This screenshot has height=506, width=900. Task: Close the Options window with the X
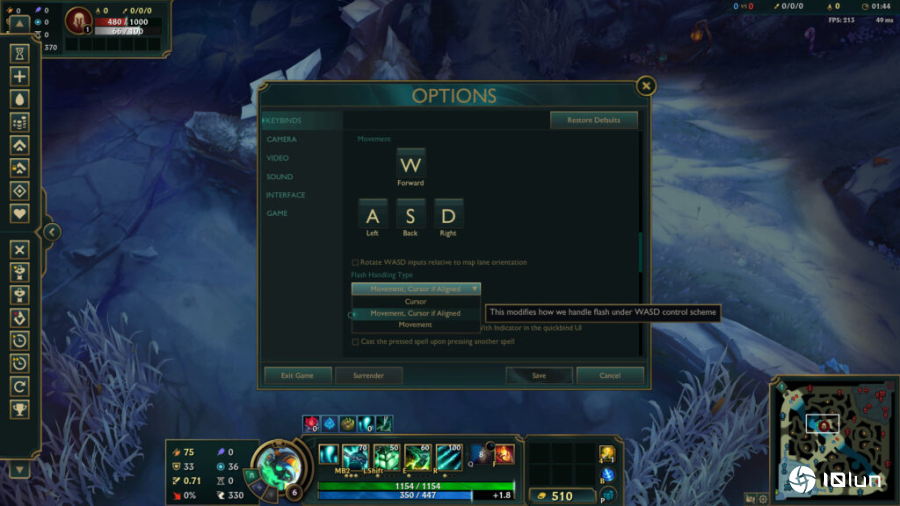point(646,86)
